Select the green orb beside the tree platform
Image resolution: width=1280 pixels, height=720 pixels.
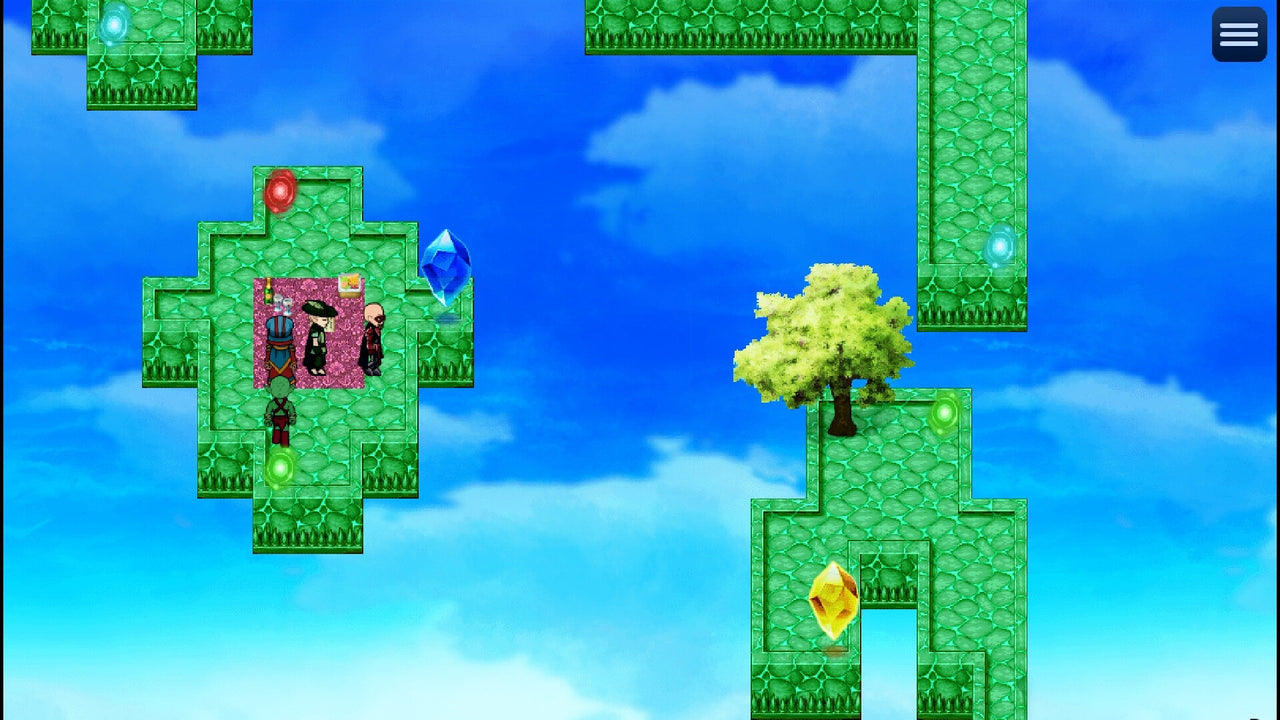click(944, 414)
